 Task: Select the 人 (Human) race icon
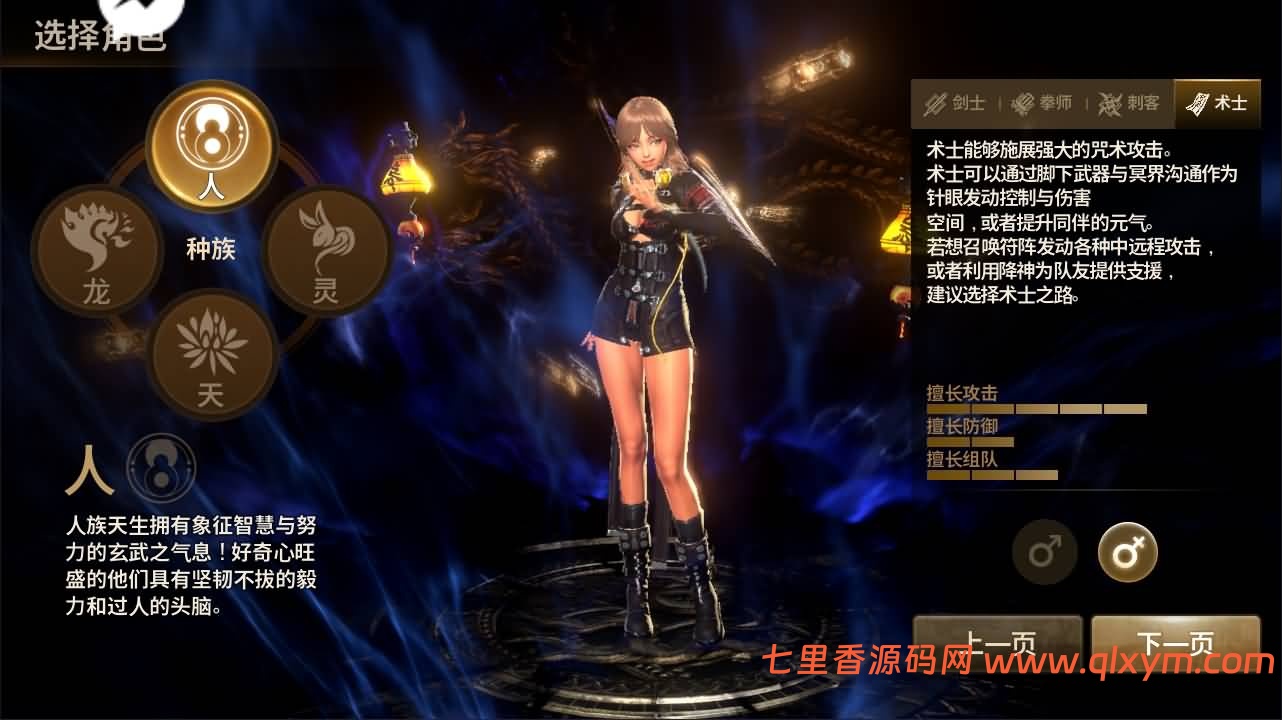210,147
